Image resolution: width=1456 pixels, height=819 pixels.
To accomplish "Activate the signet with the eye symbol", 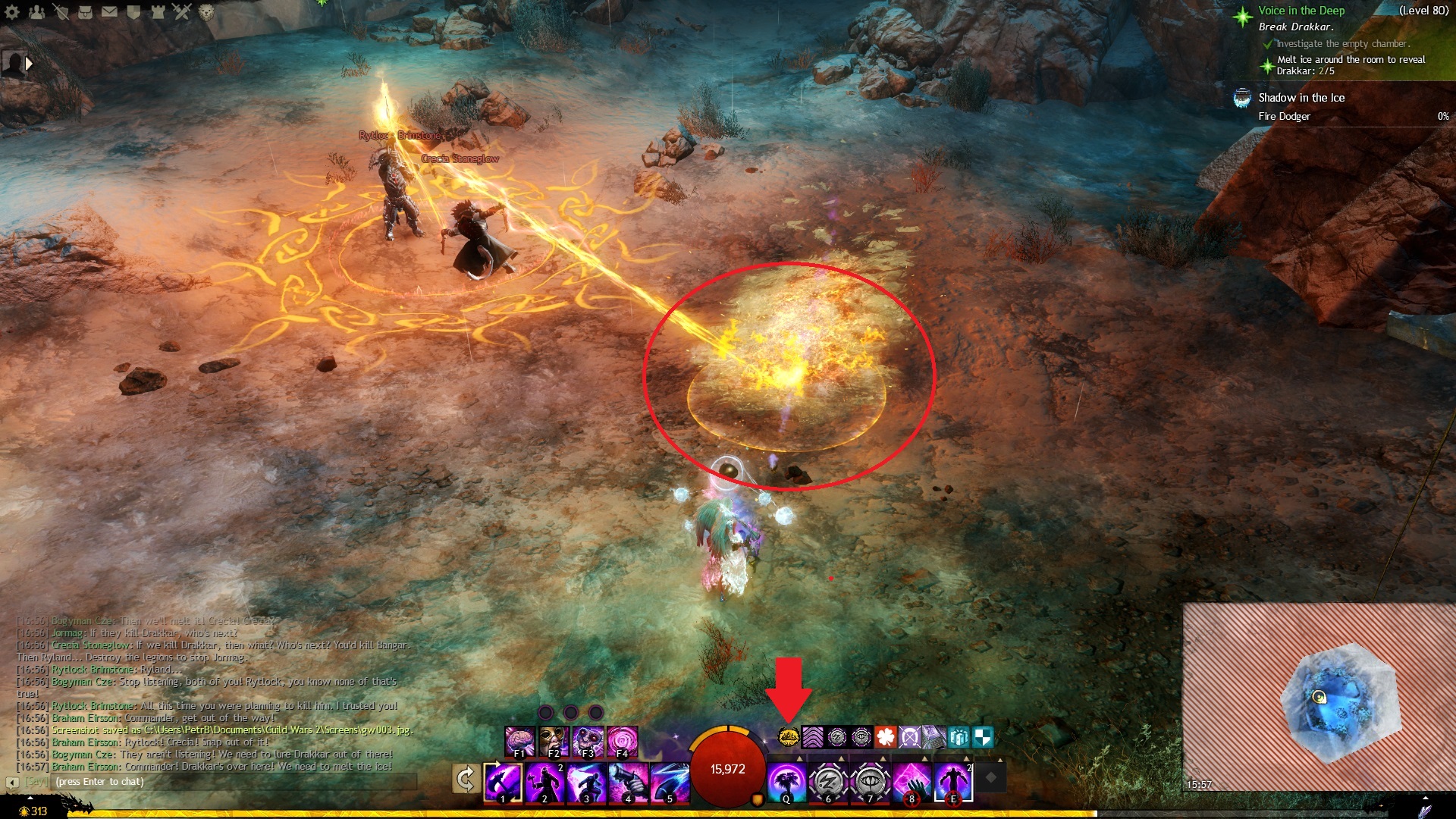I will point(870,782).
